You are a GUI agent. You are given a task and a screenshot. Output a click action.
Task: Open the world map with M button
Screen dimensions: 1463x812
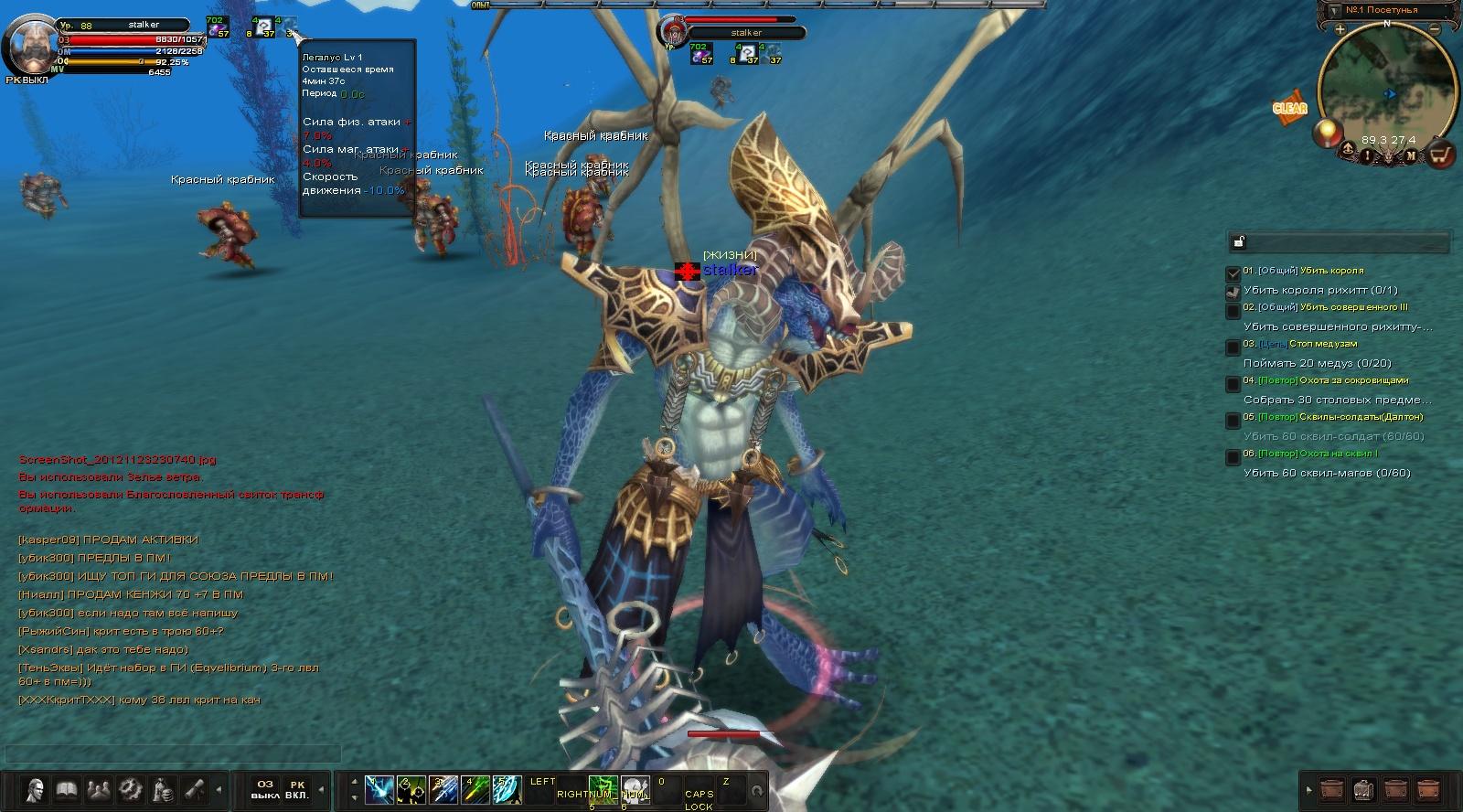point(1411,156)
